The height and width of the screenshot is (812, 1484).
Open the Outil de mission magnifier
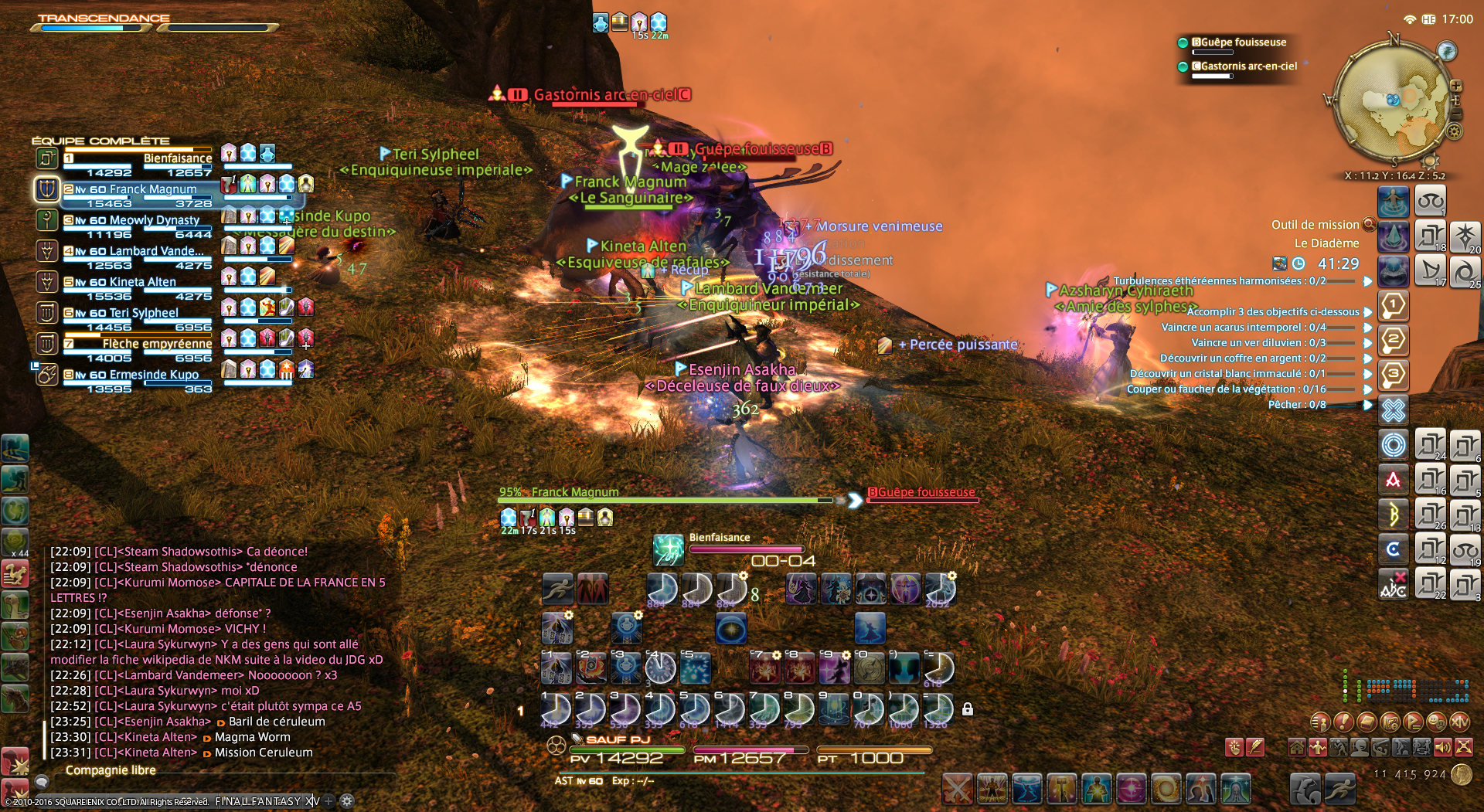point(1369,225)
